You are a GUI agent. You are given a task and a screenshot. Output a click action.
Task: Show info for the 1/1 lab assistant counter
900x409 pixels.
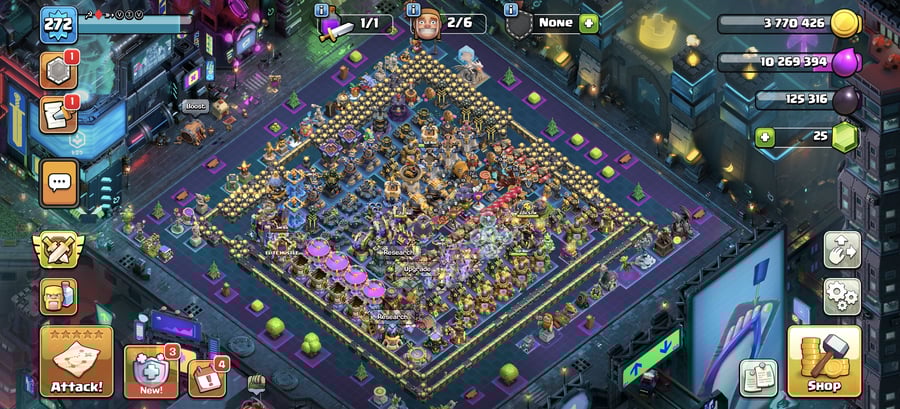pyautogui.click(x=321, y=10)
